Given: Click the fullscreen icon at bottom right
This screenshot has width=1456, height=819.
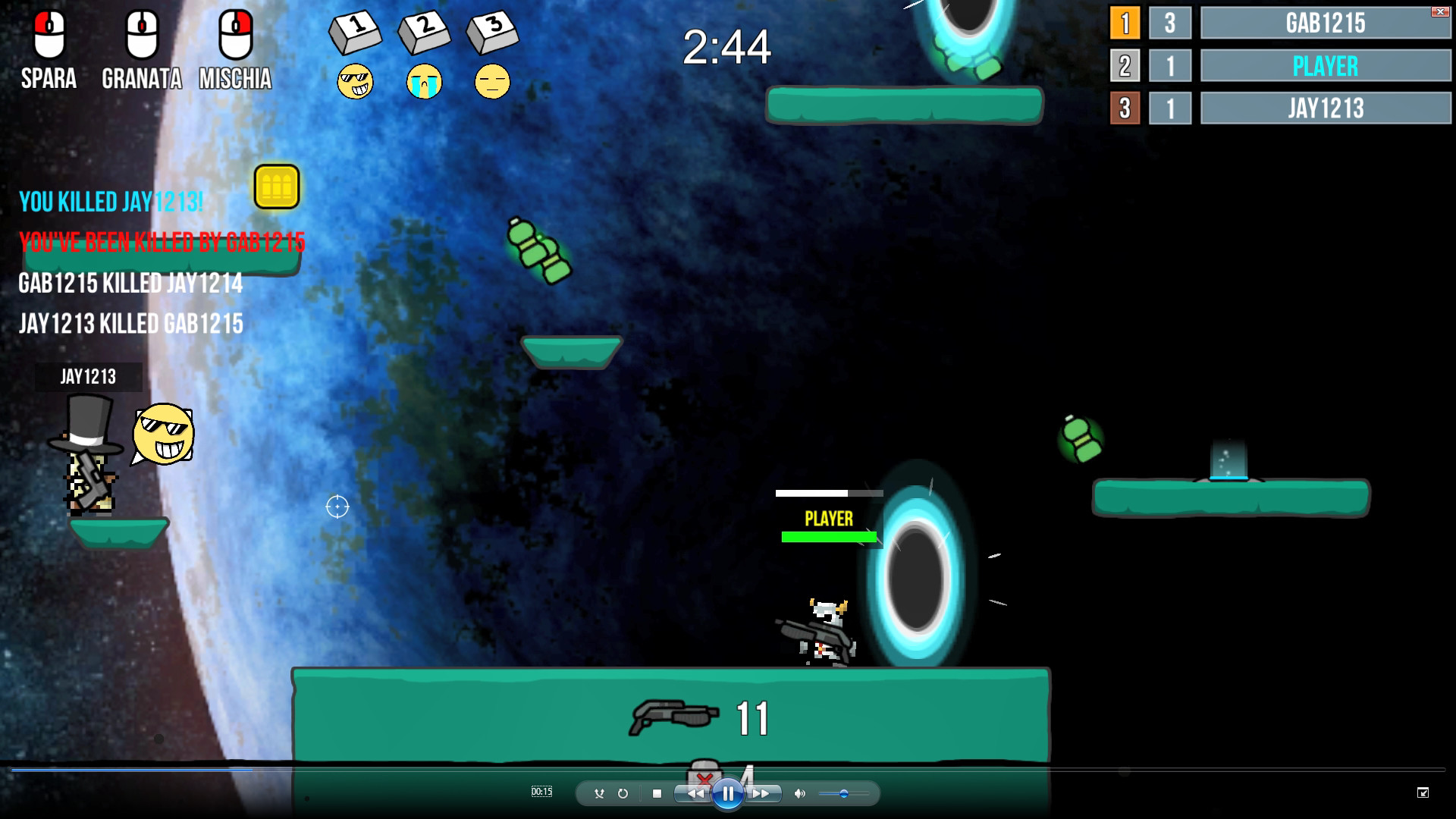Looking at the screenshot, I should pos(1423,792).
